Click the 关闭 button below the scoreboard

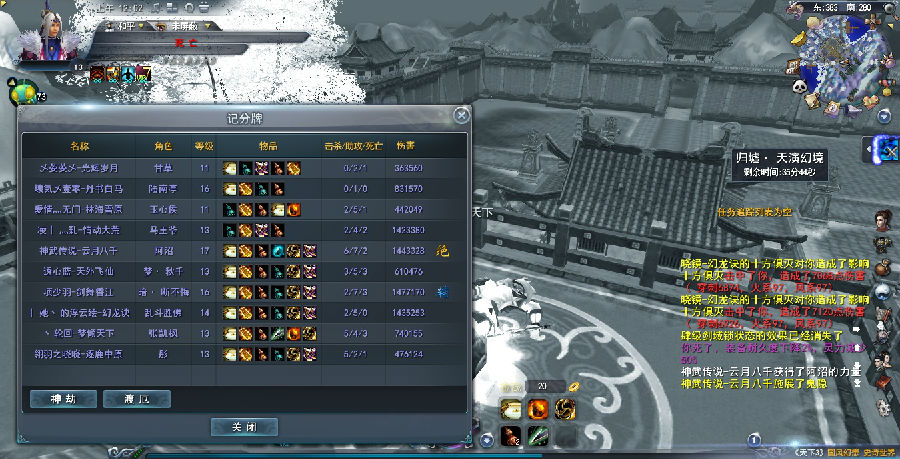pos(243,426)
